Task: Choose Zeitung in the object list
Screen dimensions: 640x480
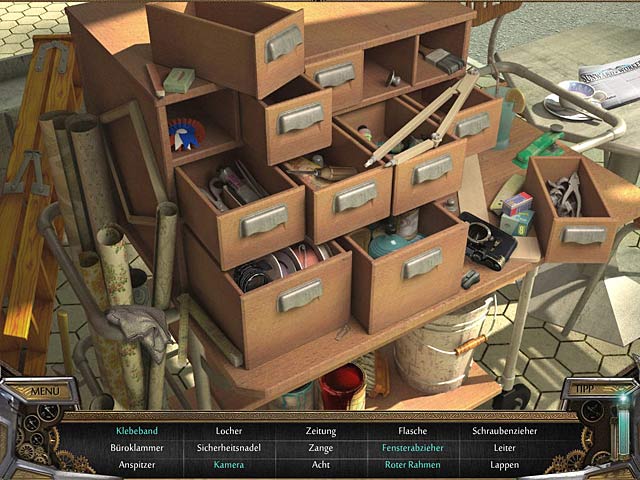Action: tap(320, 431)
